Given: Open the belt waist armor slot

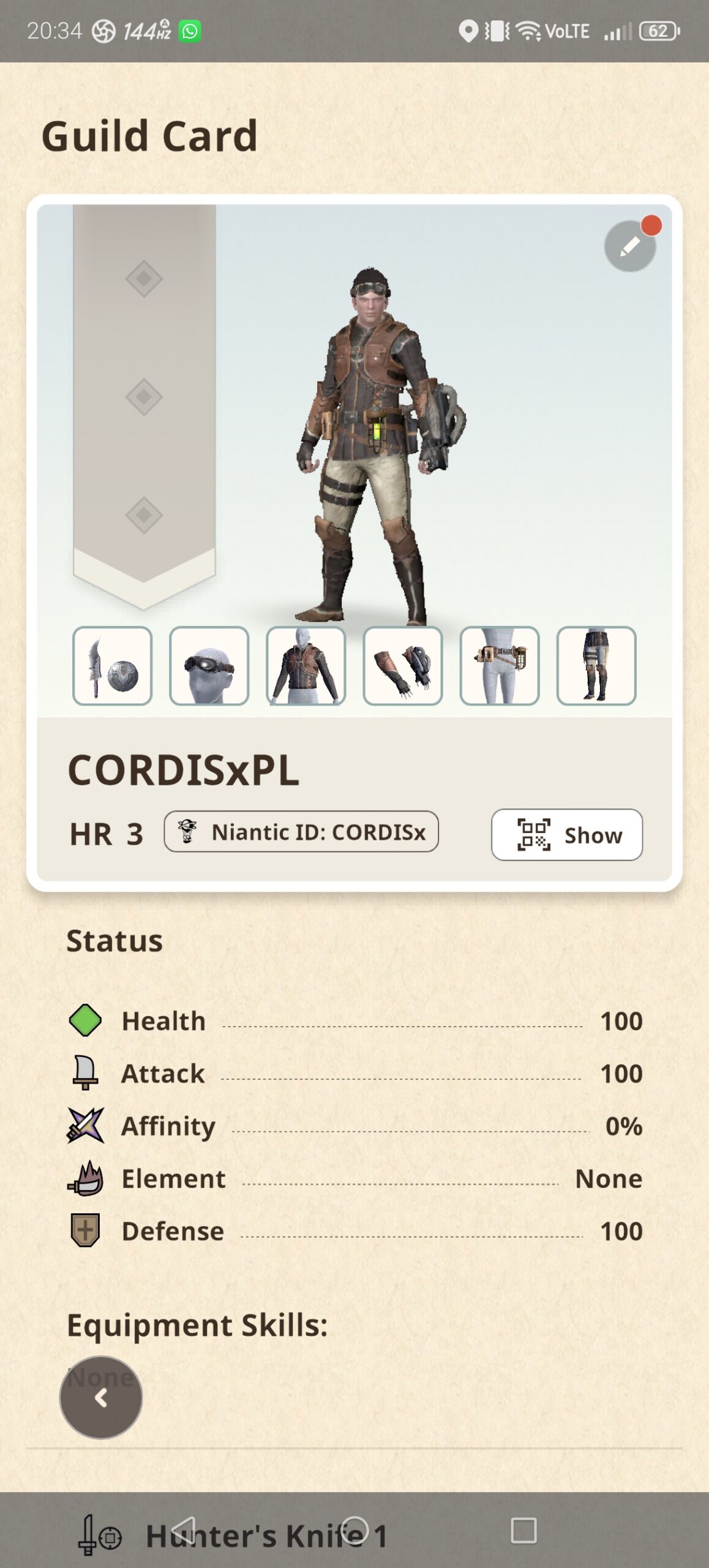Looking at the screenshot, I should (x=499, y=666).
